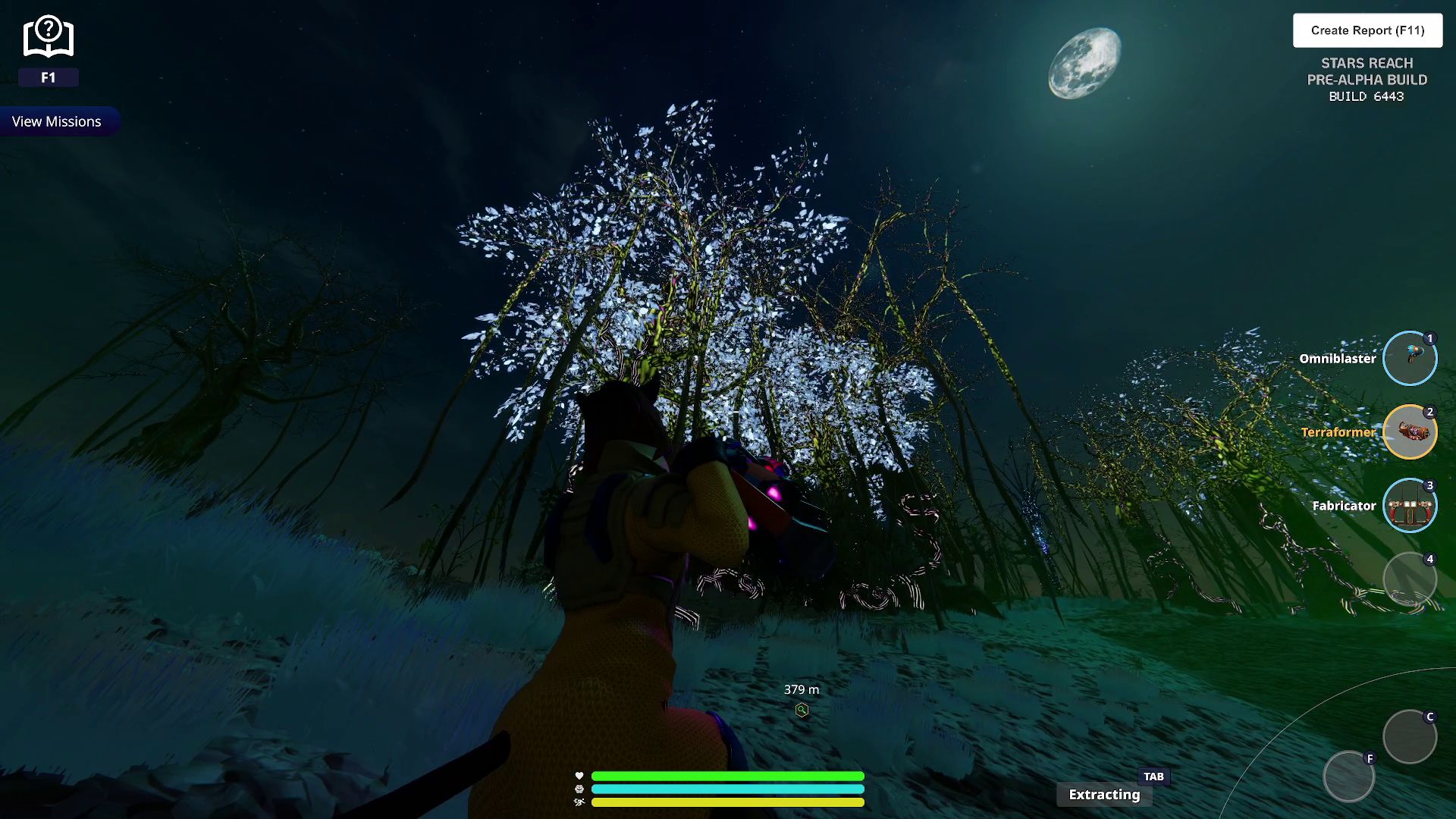Choose the Fabricator tool slot
1456x819 pixels.
pyautogui.click(x=1409, y=505)
